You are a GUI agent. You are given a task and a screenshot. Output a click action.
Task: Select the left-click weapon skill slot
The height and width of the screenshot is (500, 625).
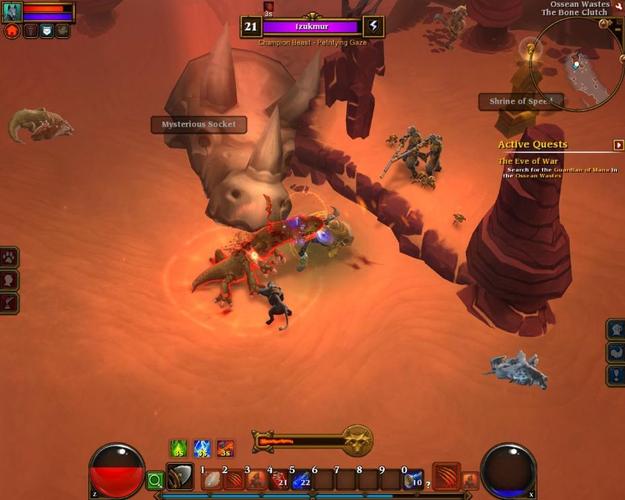181,476
